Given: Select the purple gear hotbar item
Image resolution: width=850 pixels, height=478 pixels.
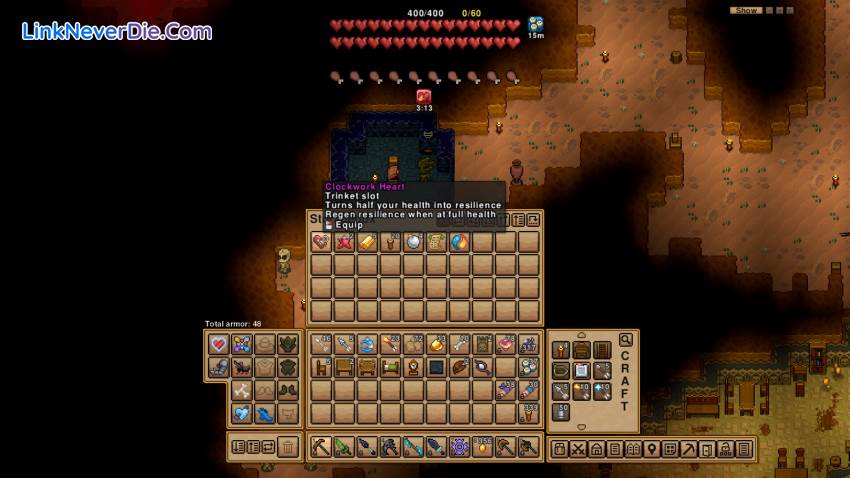Looking at the screenshot, I should coord(459,447).
